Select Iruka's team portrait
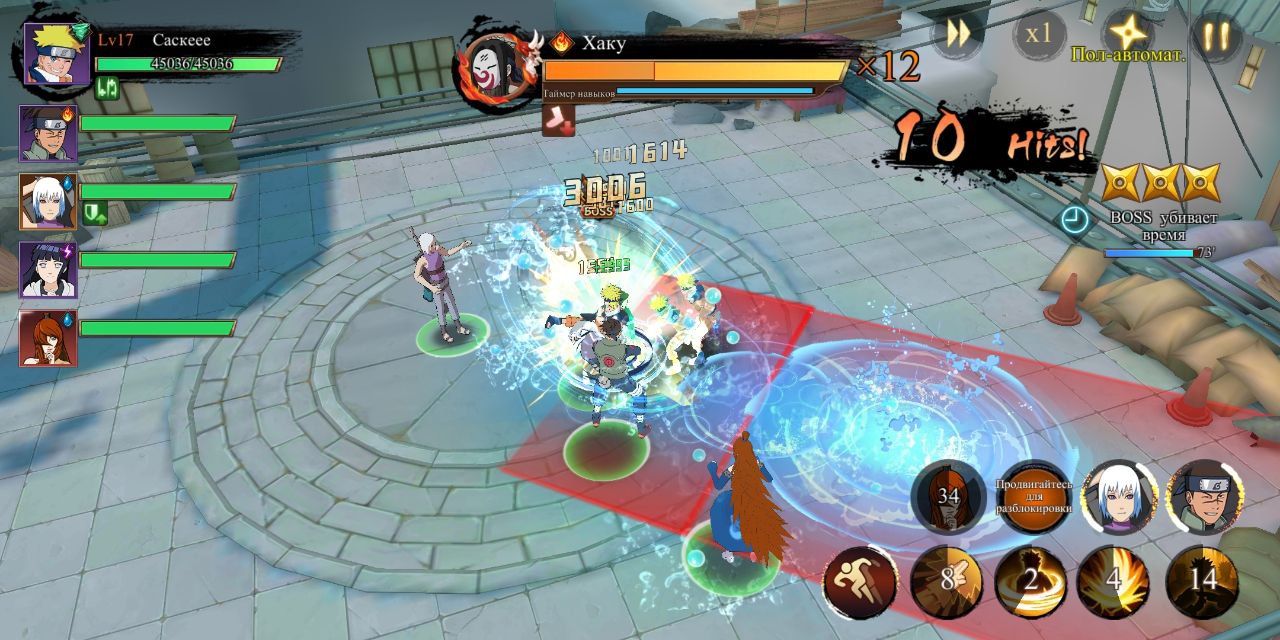 point(48,132)
